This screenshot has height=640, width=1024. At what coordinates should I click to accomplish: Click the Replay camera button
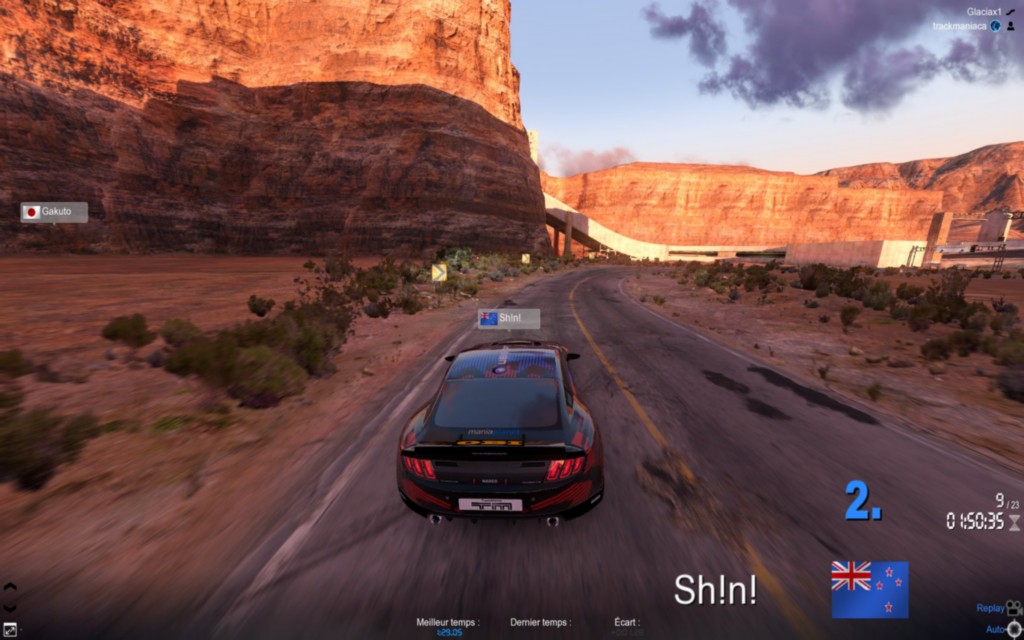[x=1000, y=607]
